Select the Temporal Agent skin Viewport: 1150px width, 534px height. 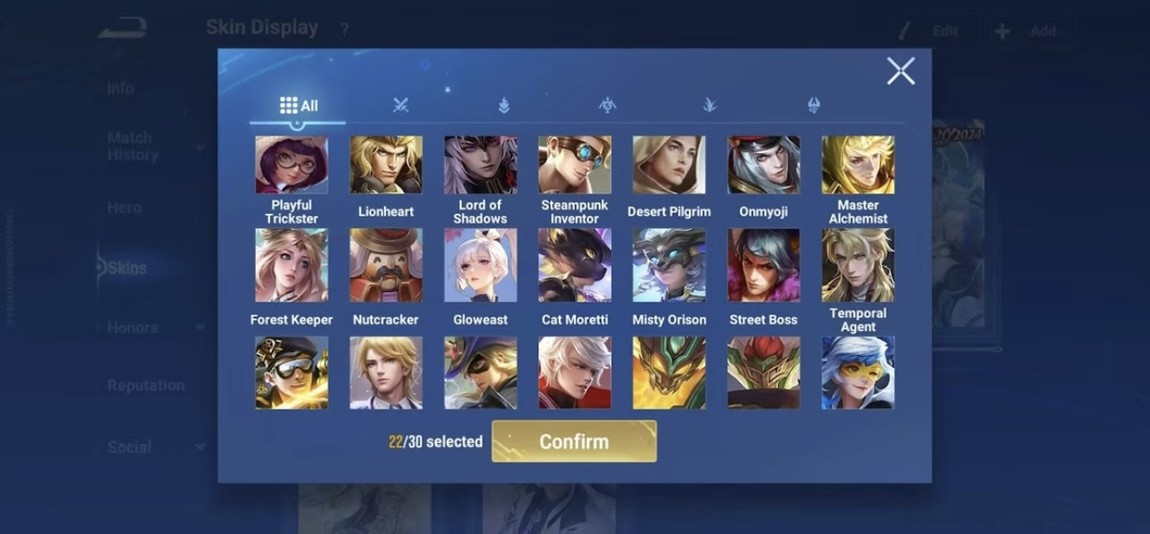pos(858,265)
